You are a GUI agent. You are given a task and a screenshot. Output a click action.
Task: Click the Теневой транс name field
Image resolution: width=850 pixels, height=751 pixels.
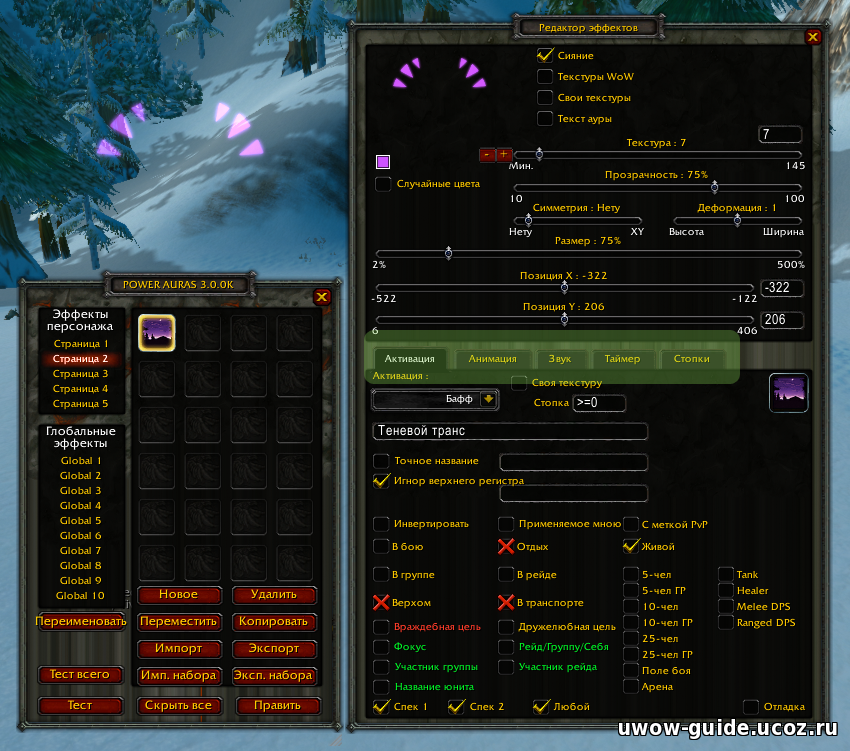click(x=509, y=431)
